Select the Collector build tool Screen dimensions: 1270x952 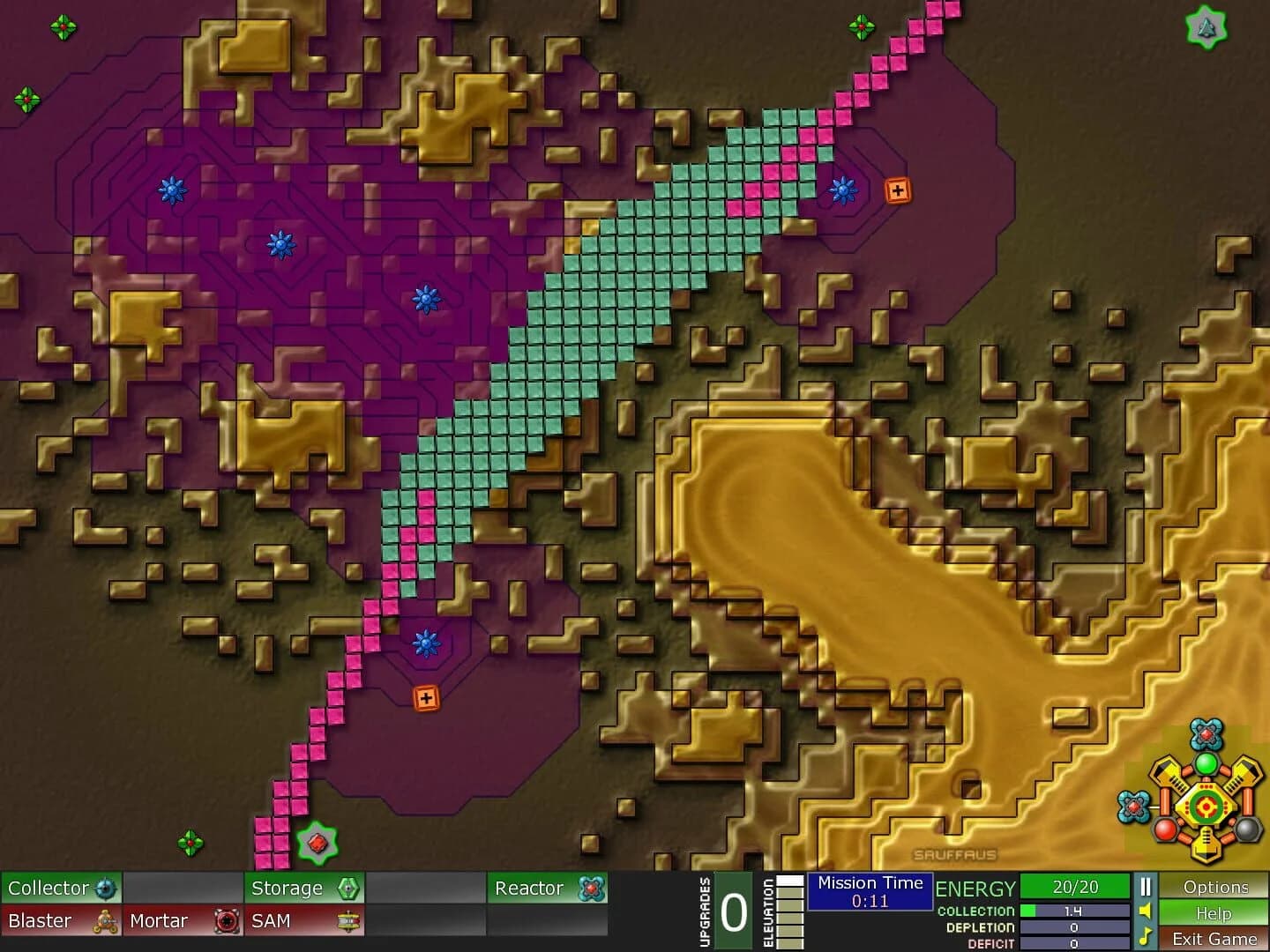(62, 888)
